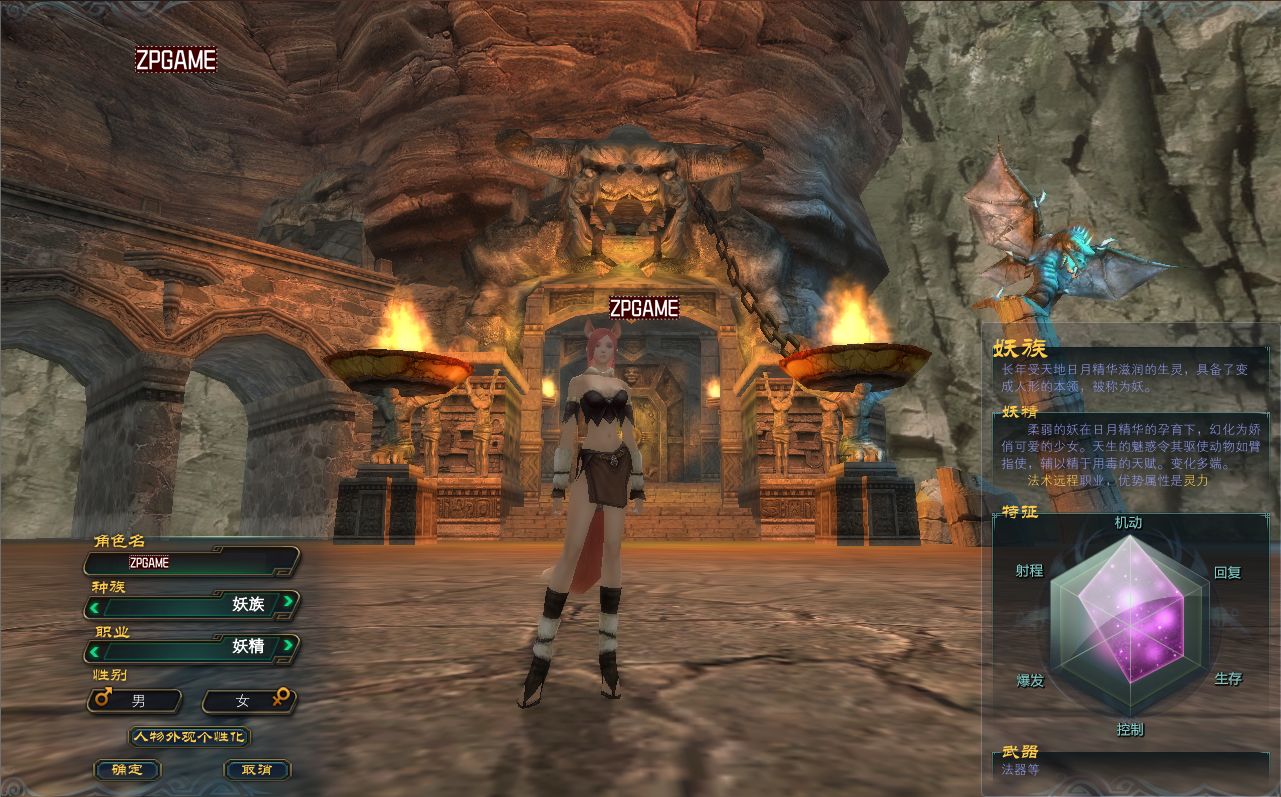
Task: Cycle to the next race (种族) with right arrow
Action: click(288, 602)
